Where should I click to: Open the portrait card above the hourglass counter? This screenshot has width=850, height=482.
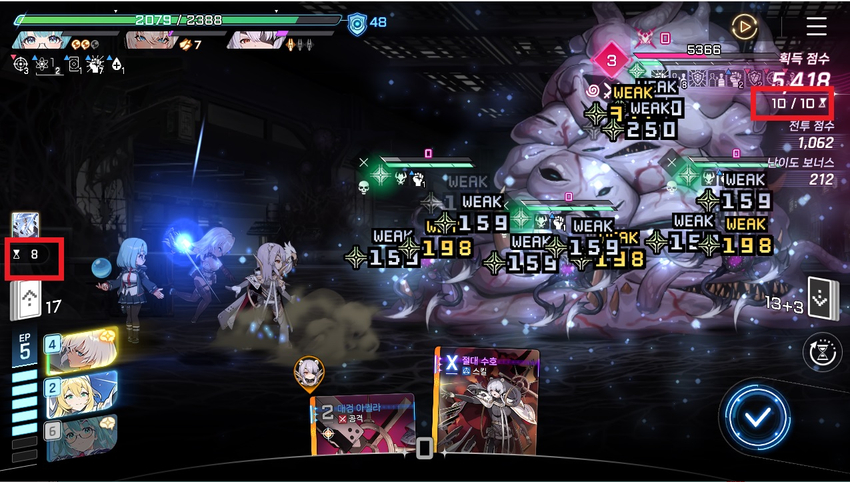coord(26,224)
